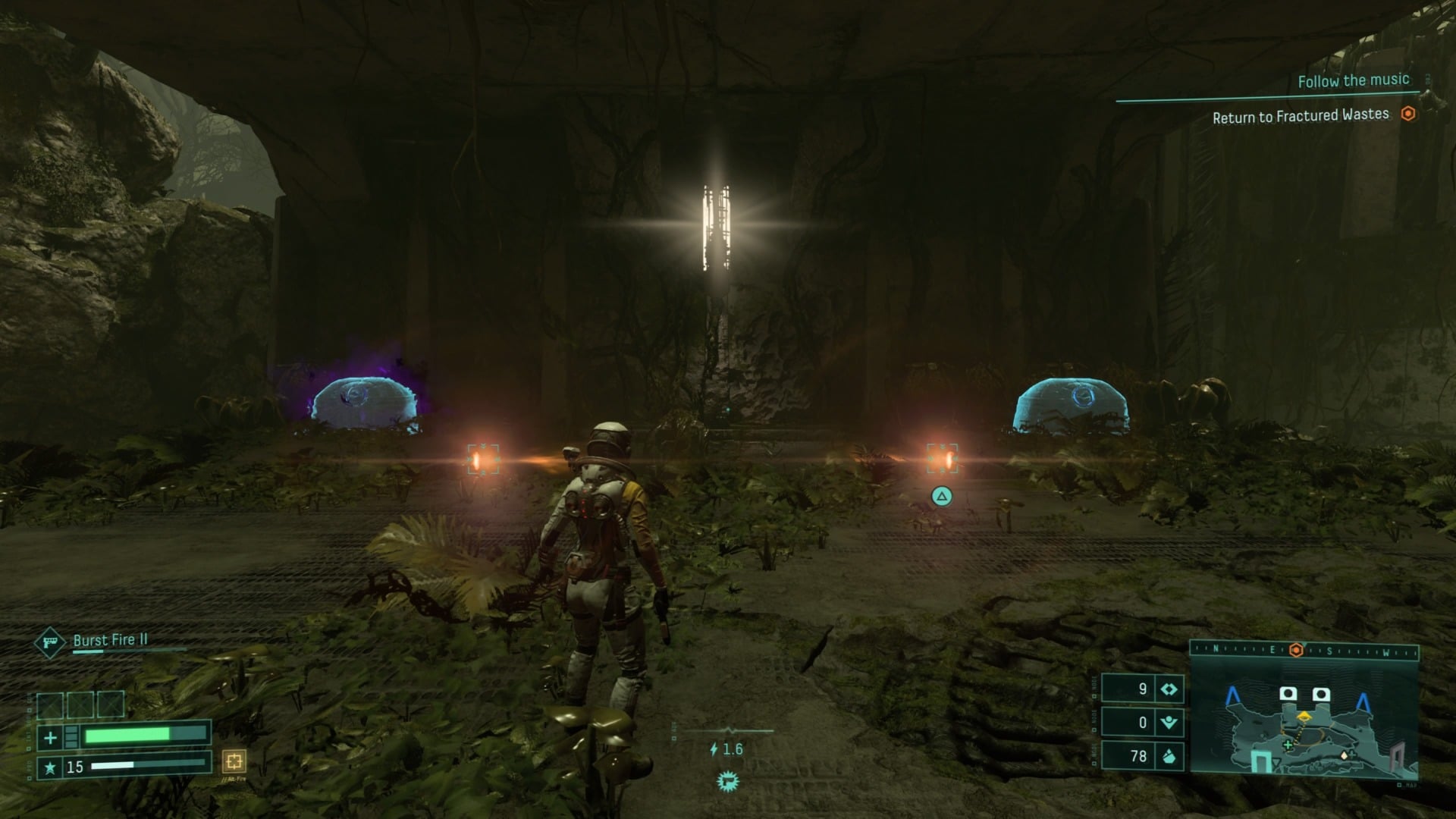Select the Burst Fire II pistol icon
The image size is (1456, 819).
pyautogui.click(x=50, y=644)
